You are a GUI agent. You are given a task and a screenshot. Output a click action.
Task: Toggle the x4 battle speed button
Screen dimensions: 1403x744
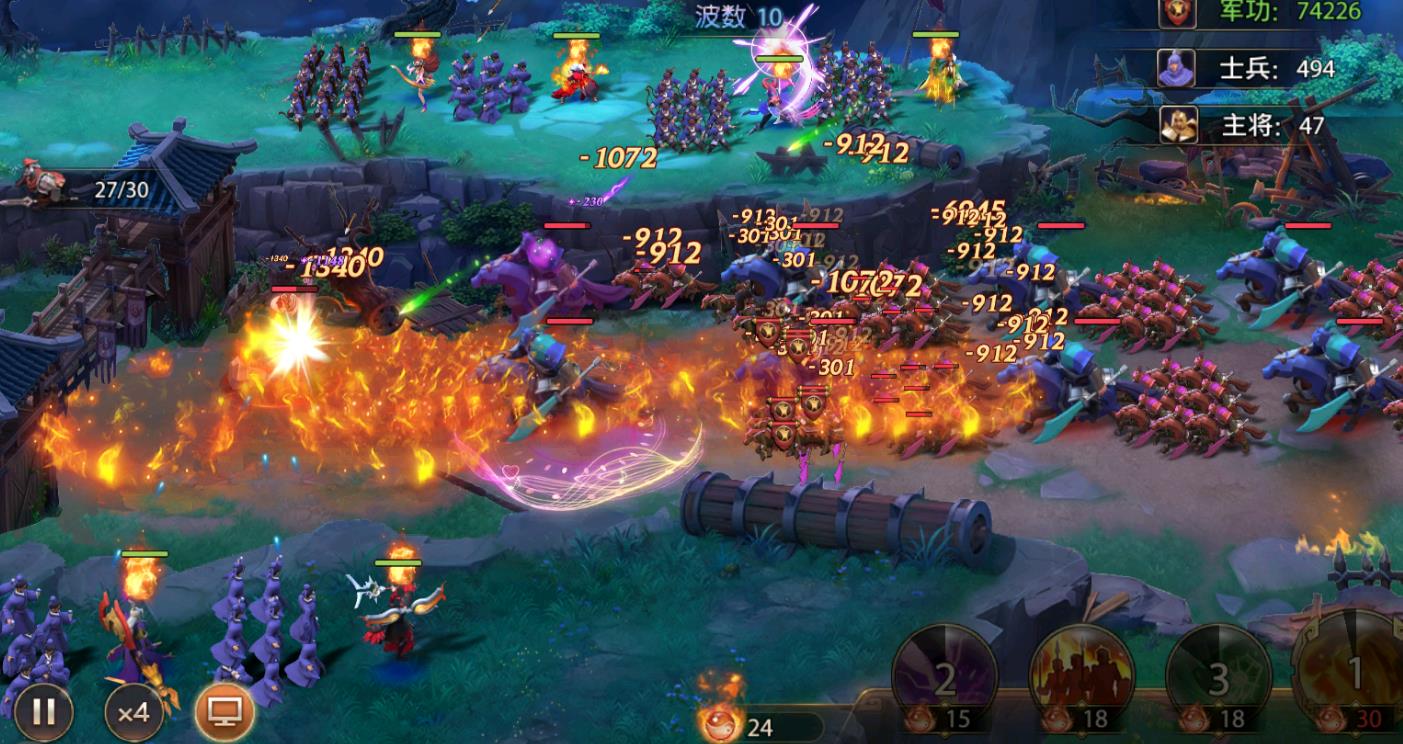click(x=134, y=711)
